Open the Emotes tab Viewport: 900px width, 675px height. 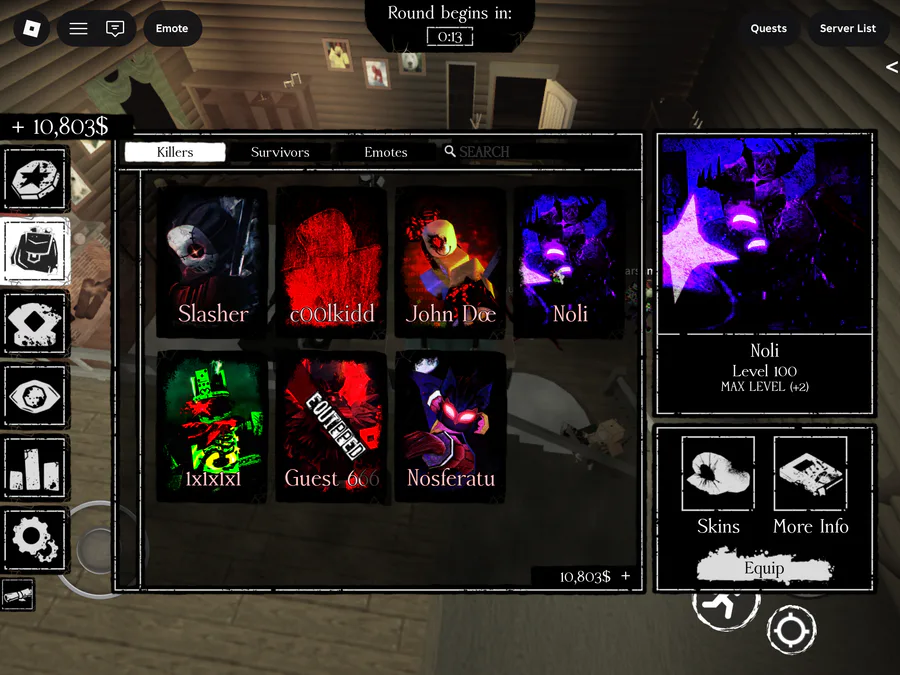[x=386, y=152]
